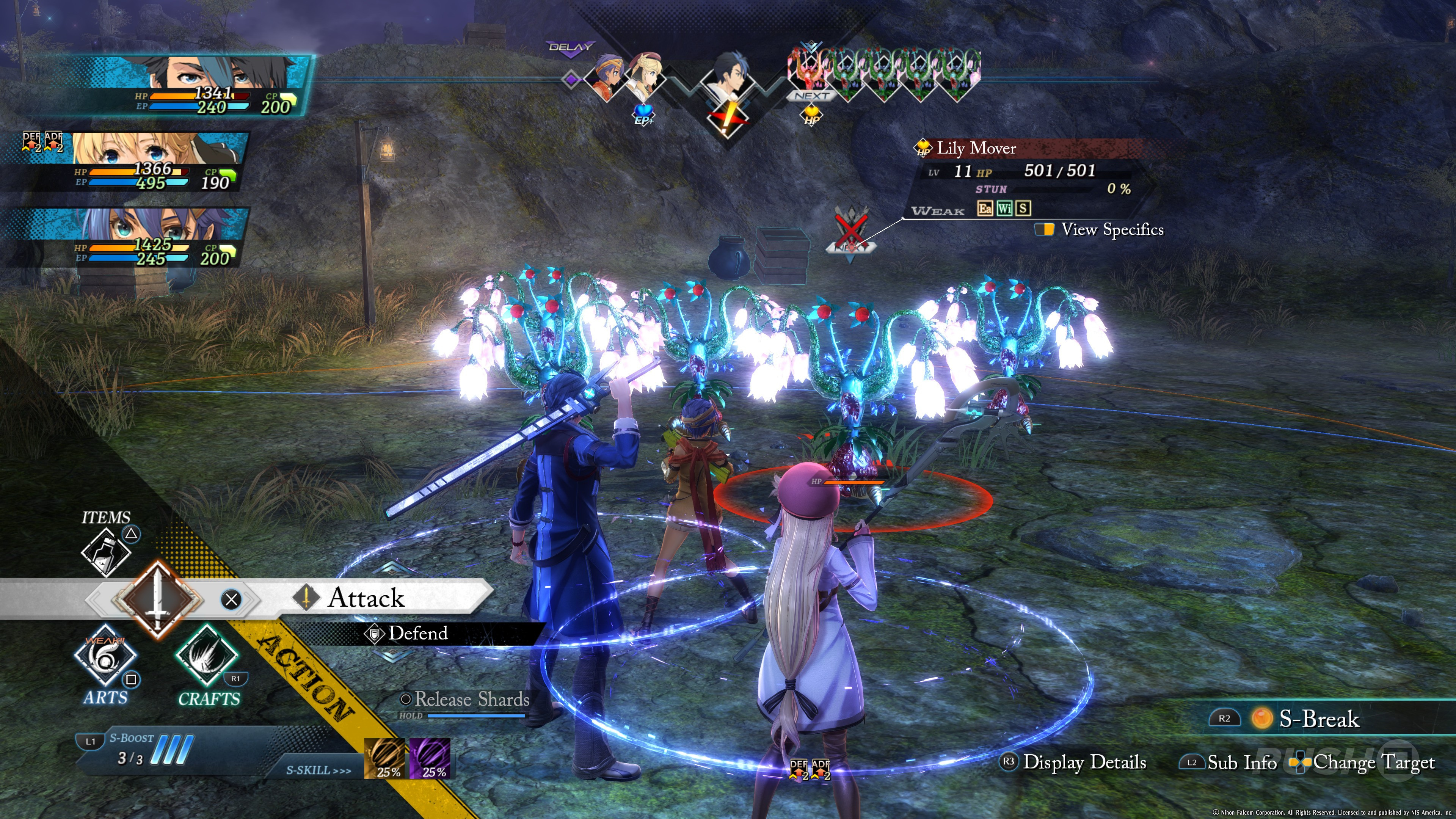Trigger the S-Break command
1456x819 pixels.
pyautogui.click(x=1317, y=719)
